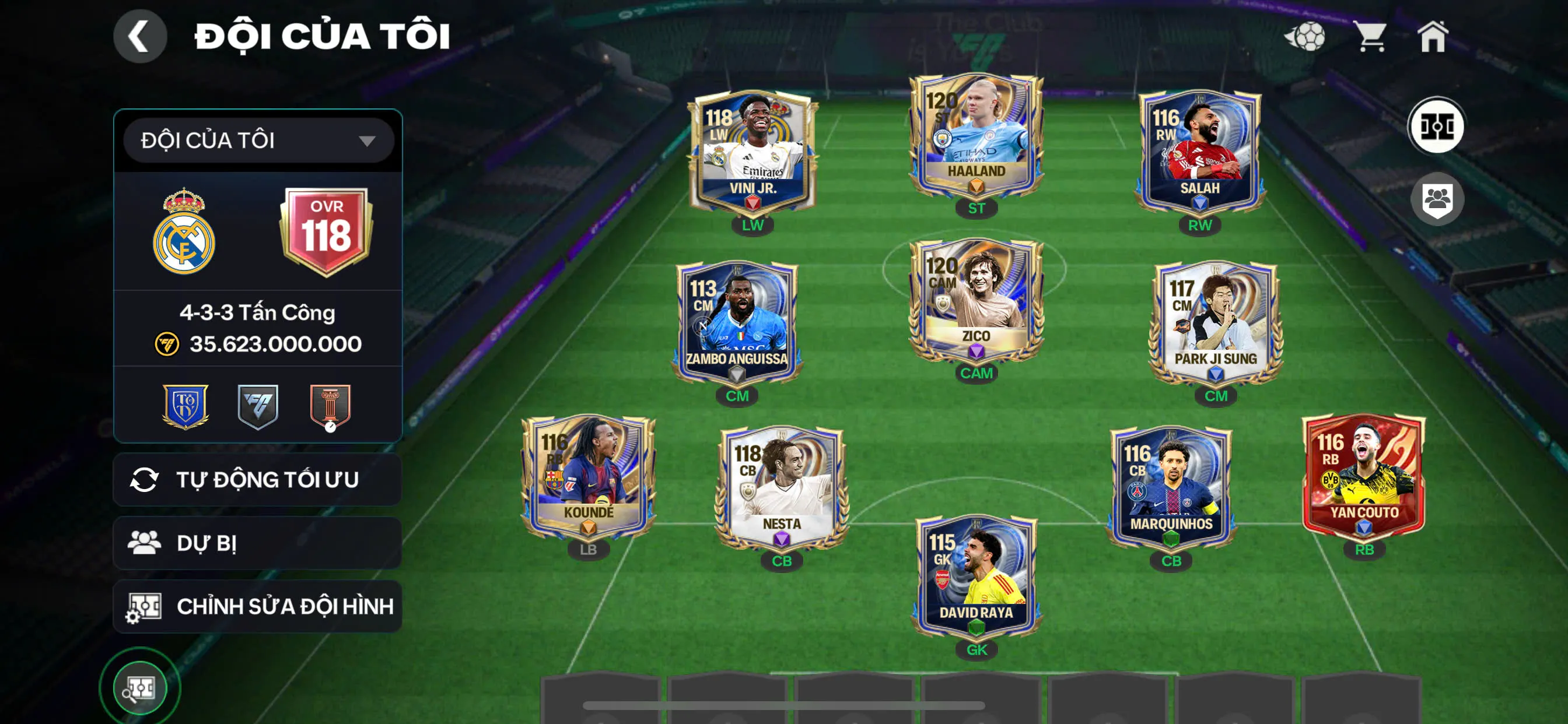Pick the Park Ji Sung midfielder card
Screen dimensions: 1568x724
1216,324
